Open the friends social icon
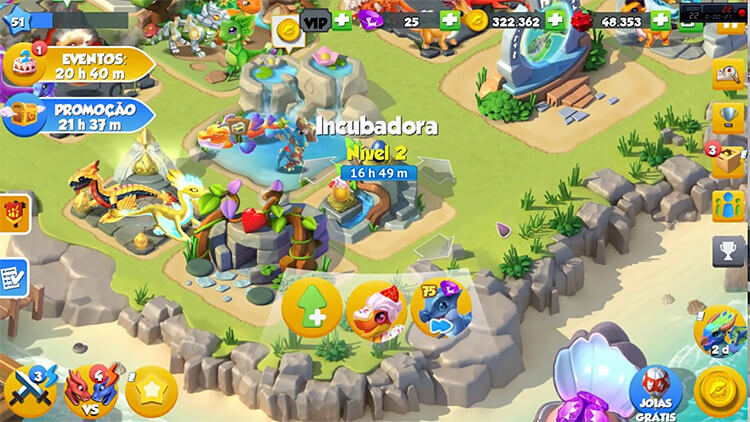 (729, 206)
